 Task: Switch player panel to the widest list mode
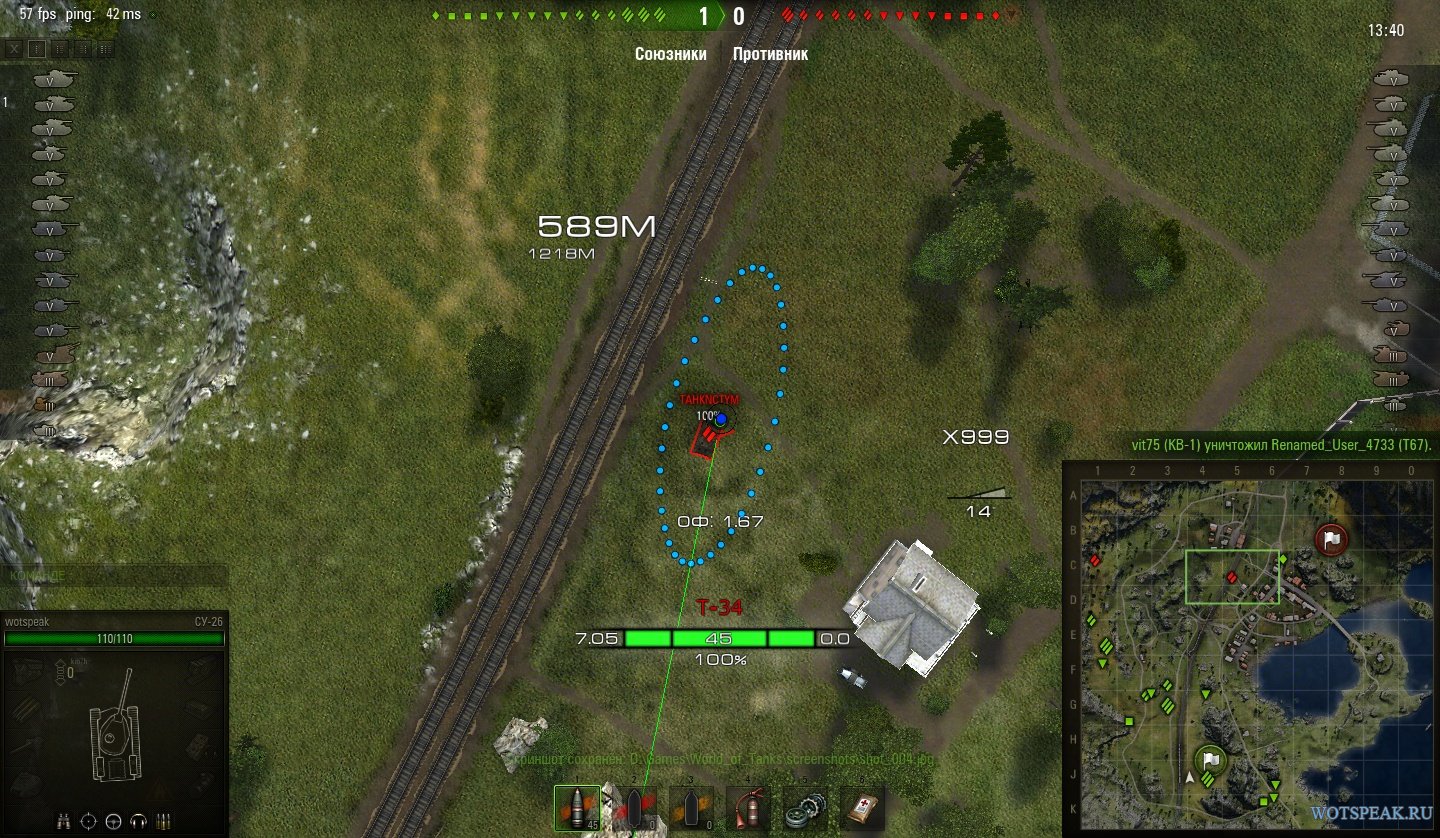point(105,48)
